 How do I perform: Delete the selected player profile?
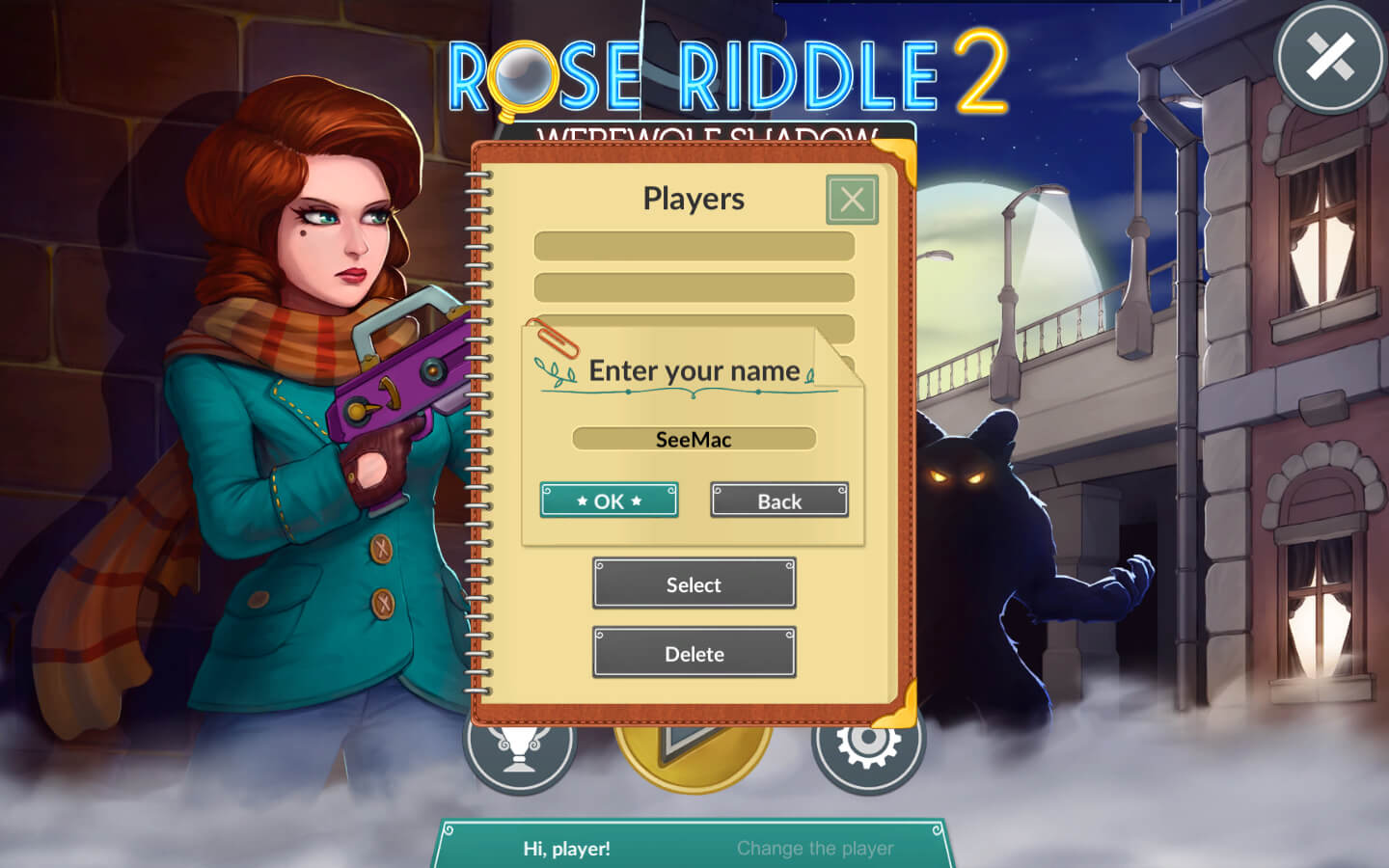[694, 653]
